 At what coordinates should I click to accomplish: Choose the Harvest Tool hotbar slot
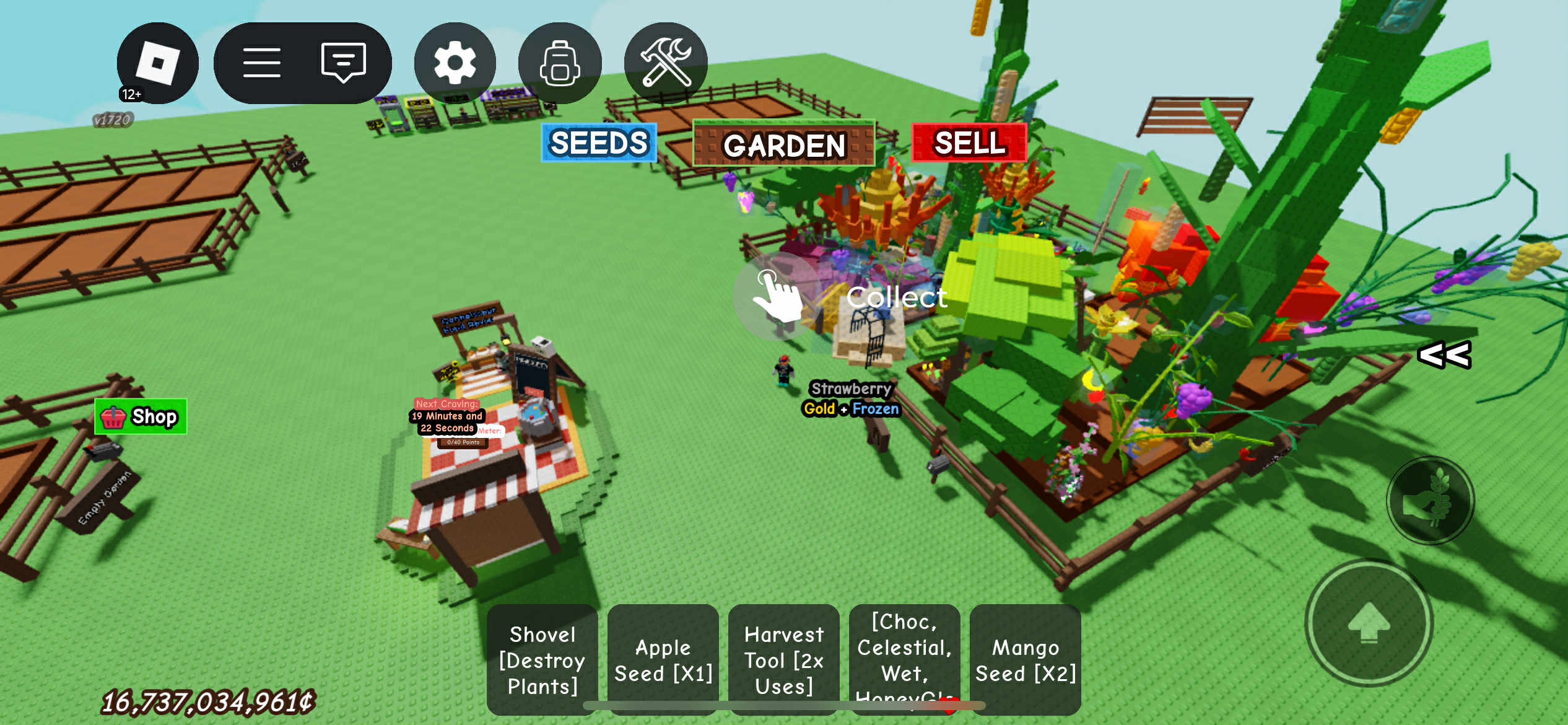[x=783, y=660]
